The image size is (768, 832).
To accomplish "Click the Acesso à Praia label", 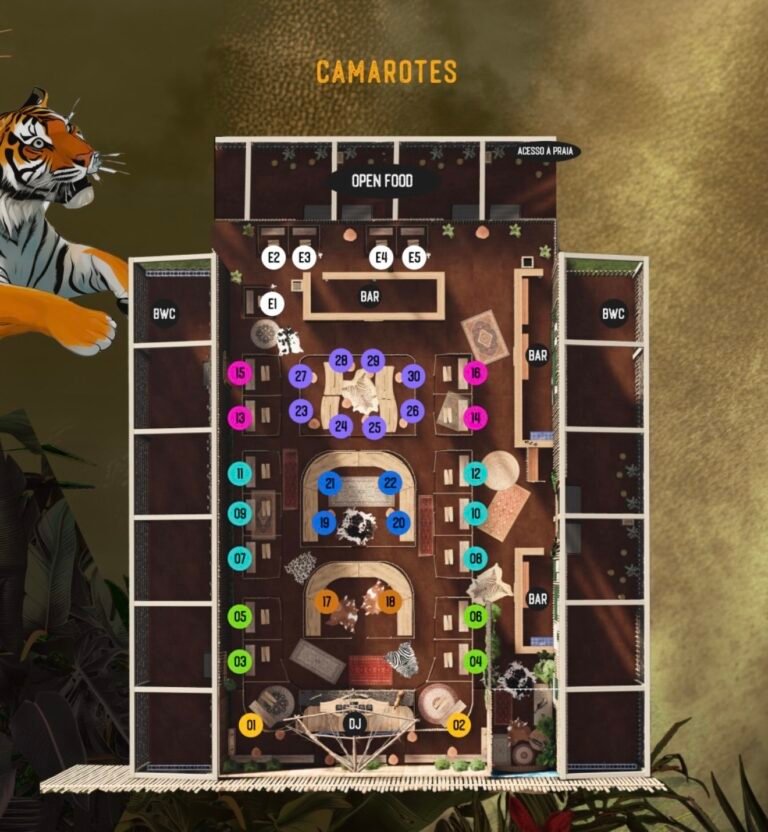I will (546, 151).
